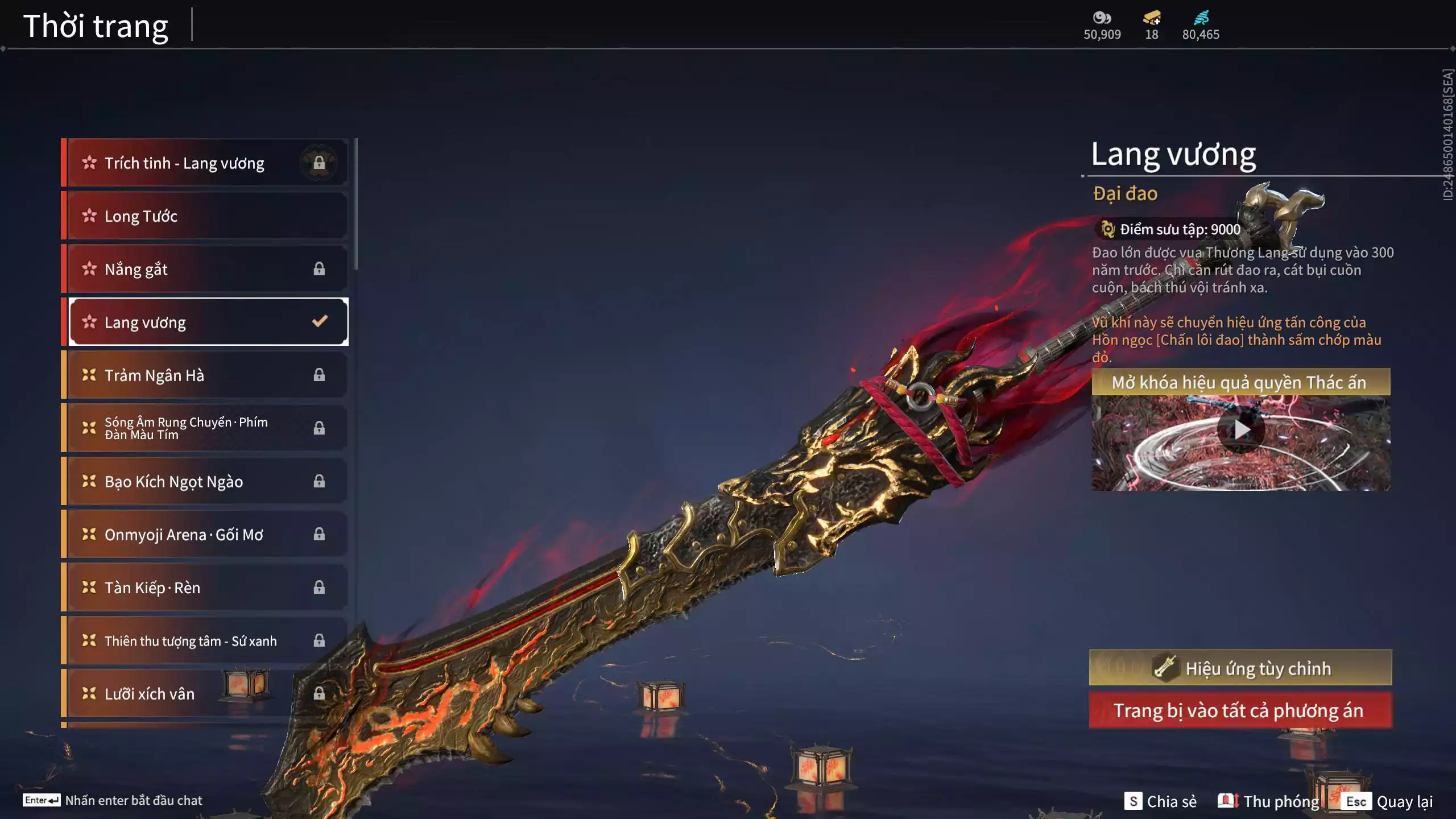Viewport: 1456px width, 819px height.
Task: Play the Thác ấn effect preview video
Action: click(1241, 431)
